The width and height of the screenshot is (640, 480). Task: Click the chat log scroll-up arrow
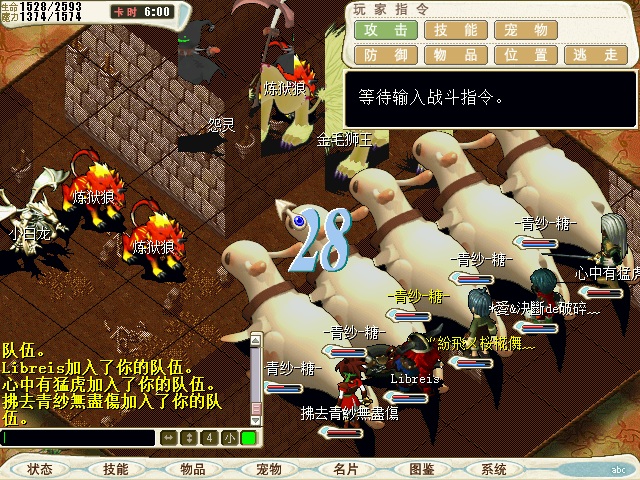click(255, 339)
